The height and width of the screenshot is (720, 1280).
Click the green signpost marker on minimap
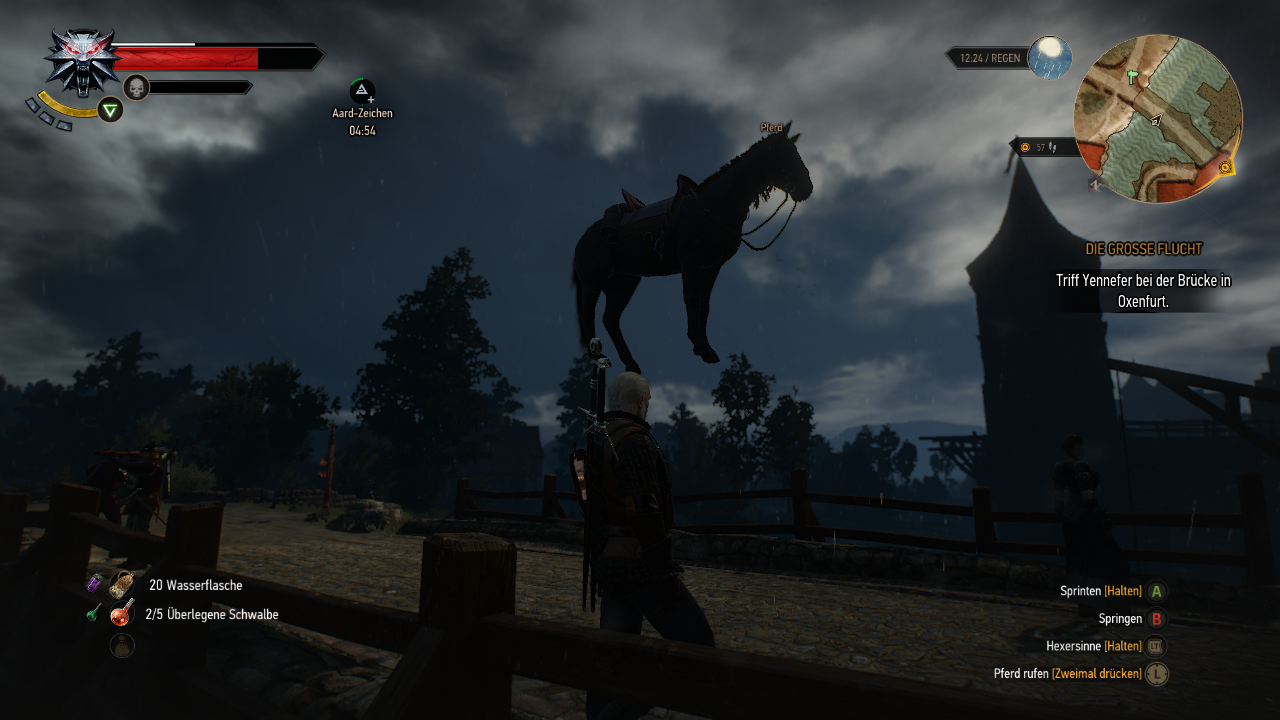(x=1133, y=76)
